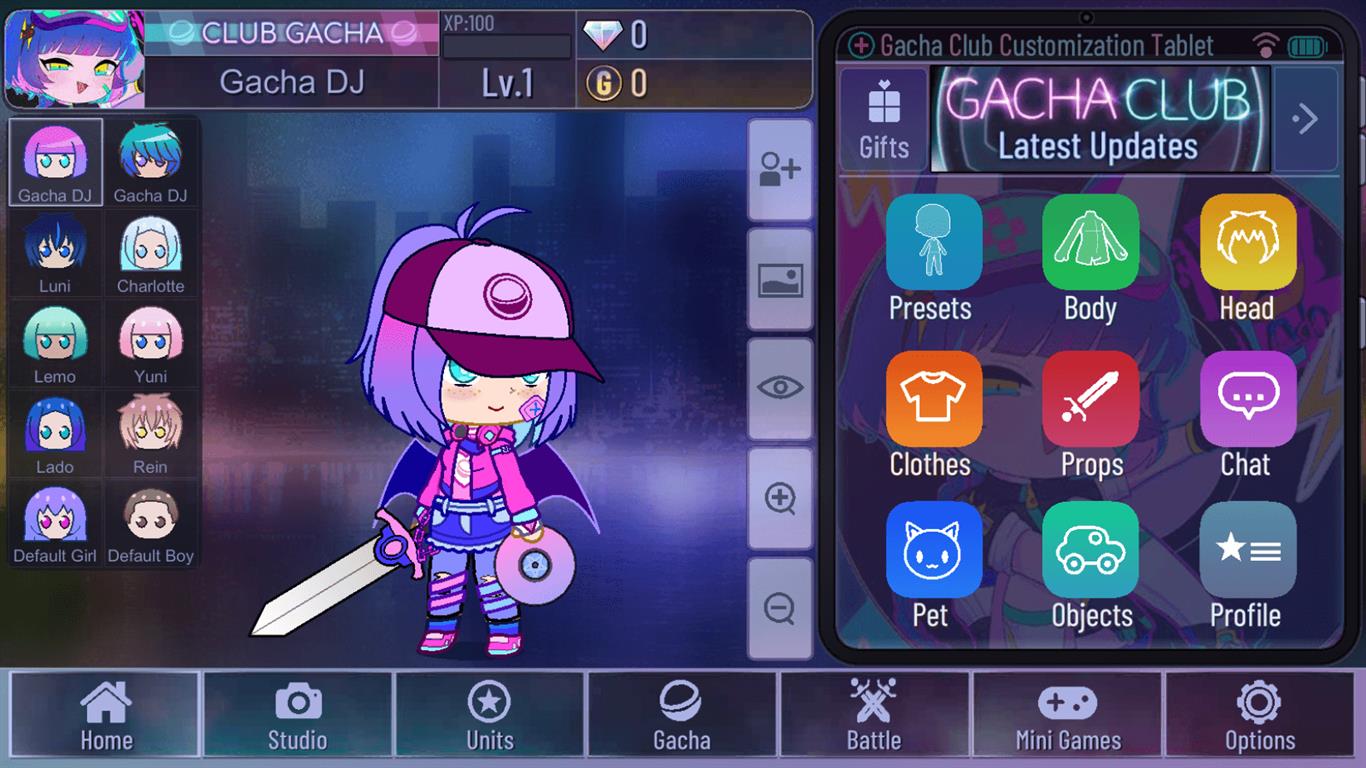Switch to the Studio tab
The width and height of the screenshot is (1366, 768).
[x=297, y=714]
